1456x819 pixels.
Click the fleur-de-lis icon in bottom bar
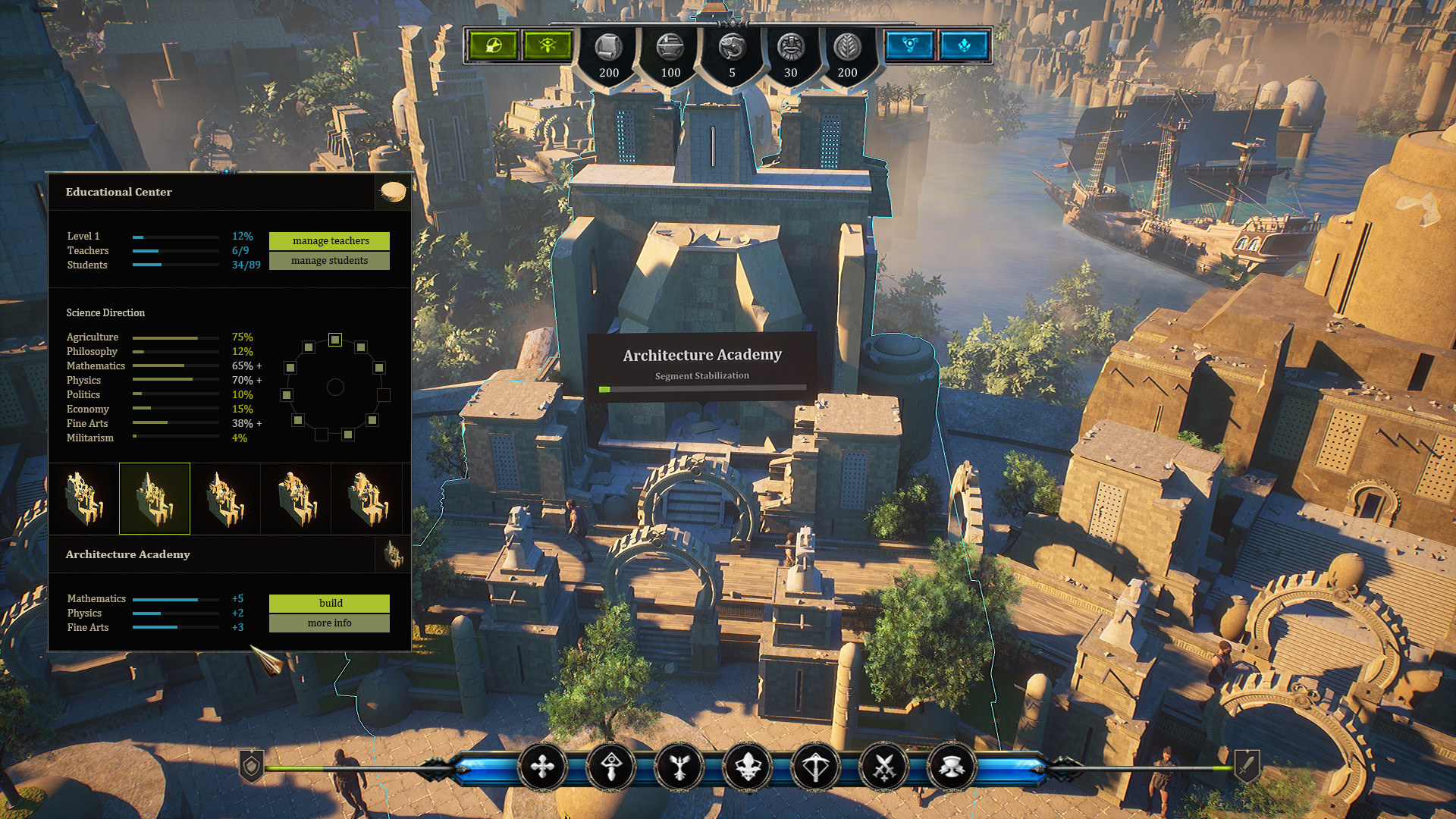click(x=748, y=767)
